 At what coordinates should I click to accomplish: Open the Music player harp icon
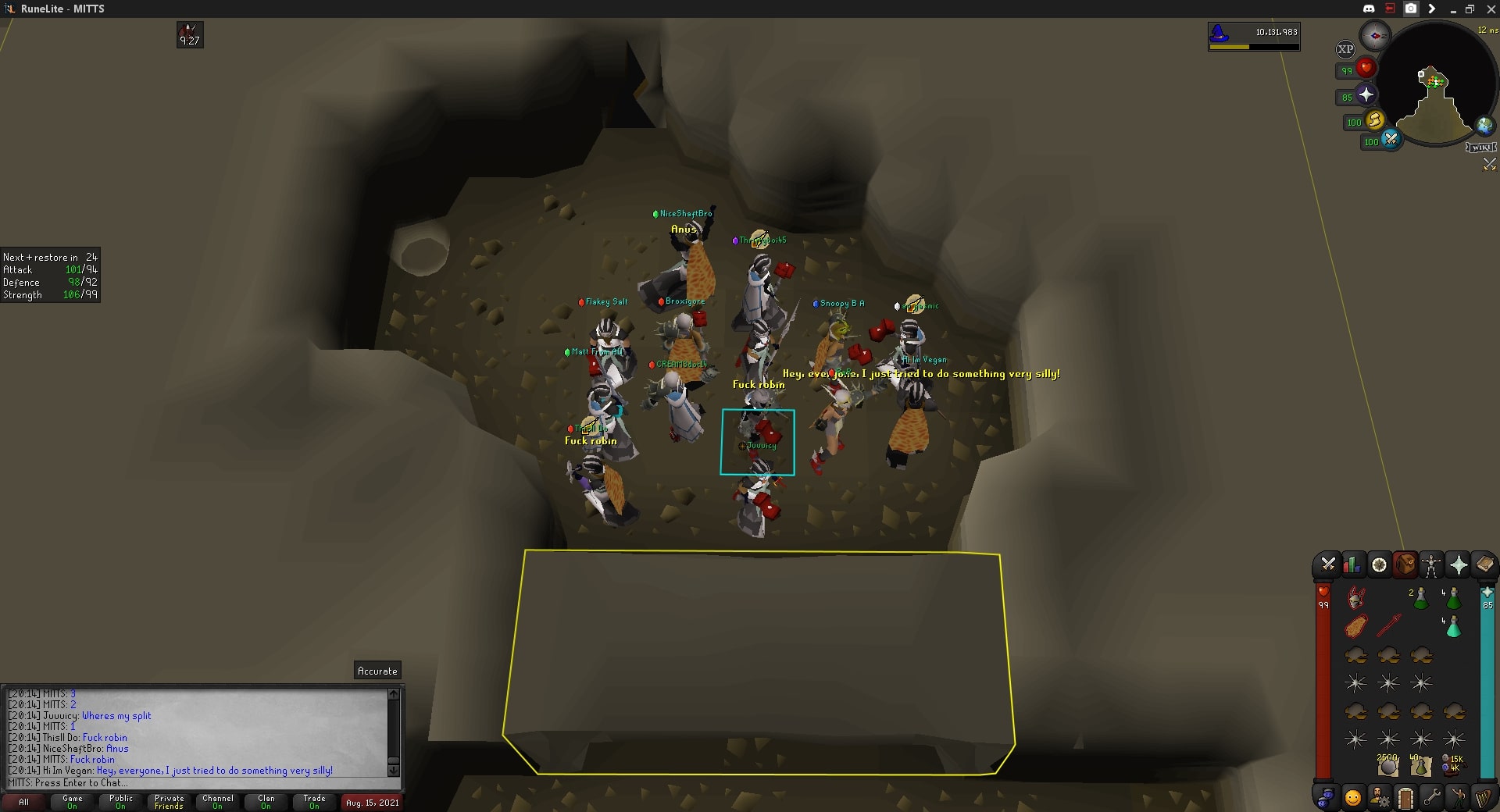[x=1483, y=796]
